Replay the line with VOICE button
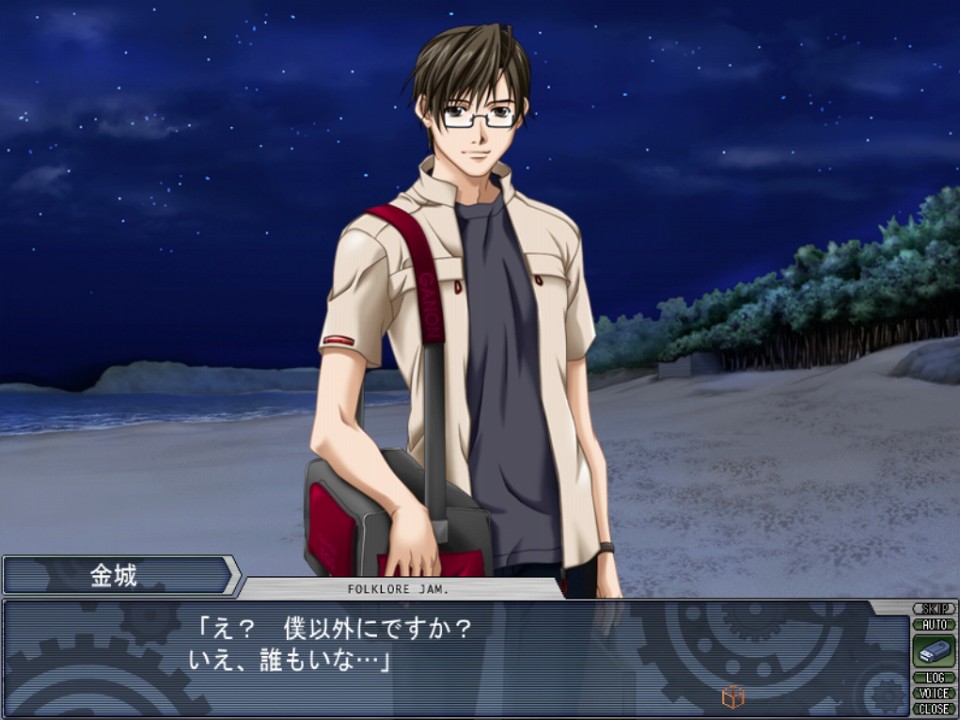 click(x=933, y=693)
